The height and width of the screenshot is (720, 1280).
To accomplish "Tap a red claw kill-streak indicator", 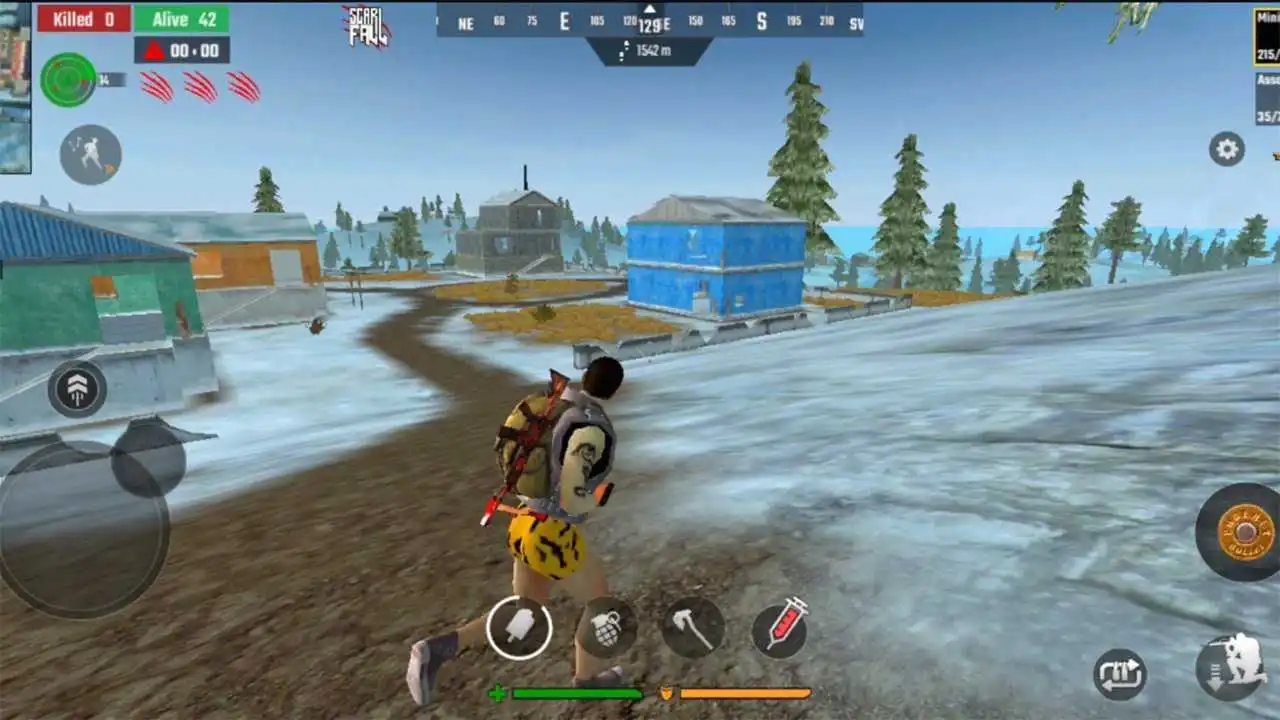I will tap(155, 88).
